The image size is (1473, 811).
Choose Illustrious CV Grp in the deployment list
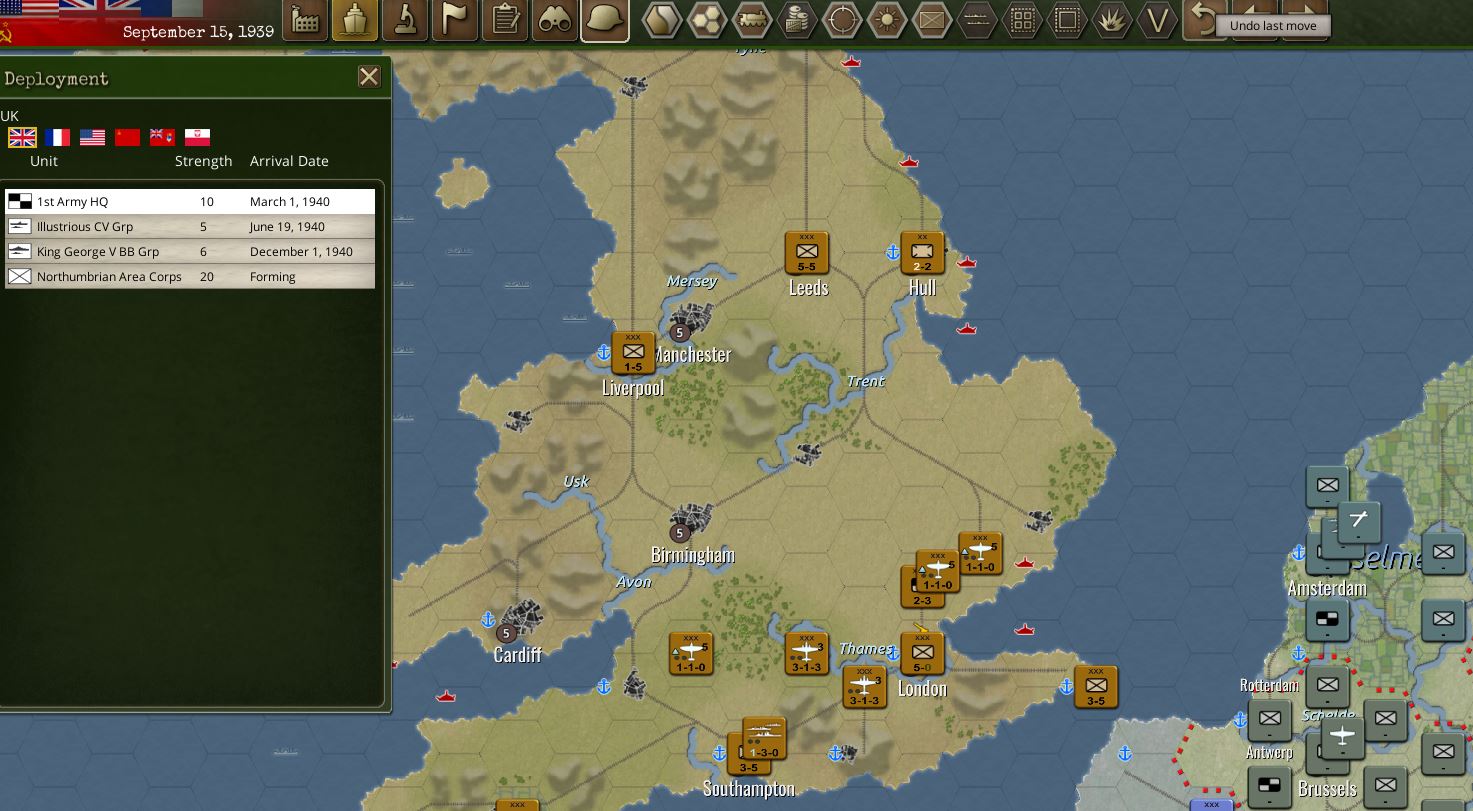tap(190, 226)
